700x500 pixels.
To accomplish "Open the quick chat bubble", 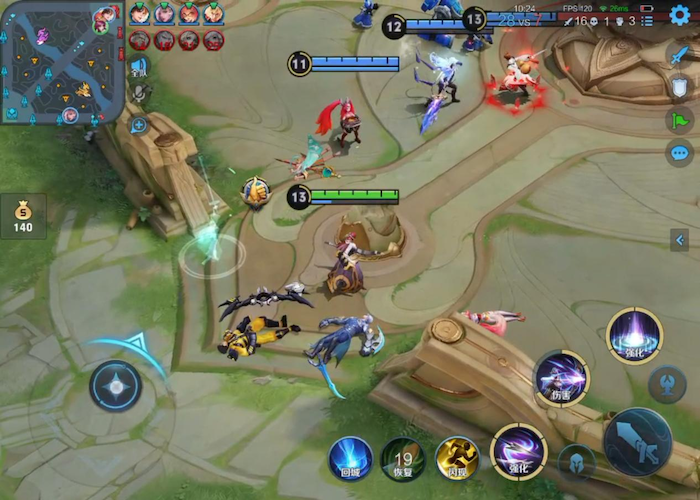I will [680, 154].
